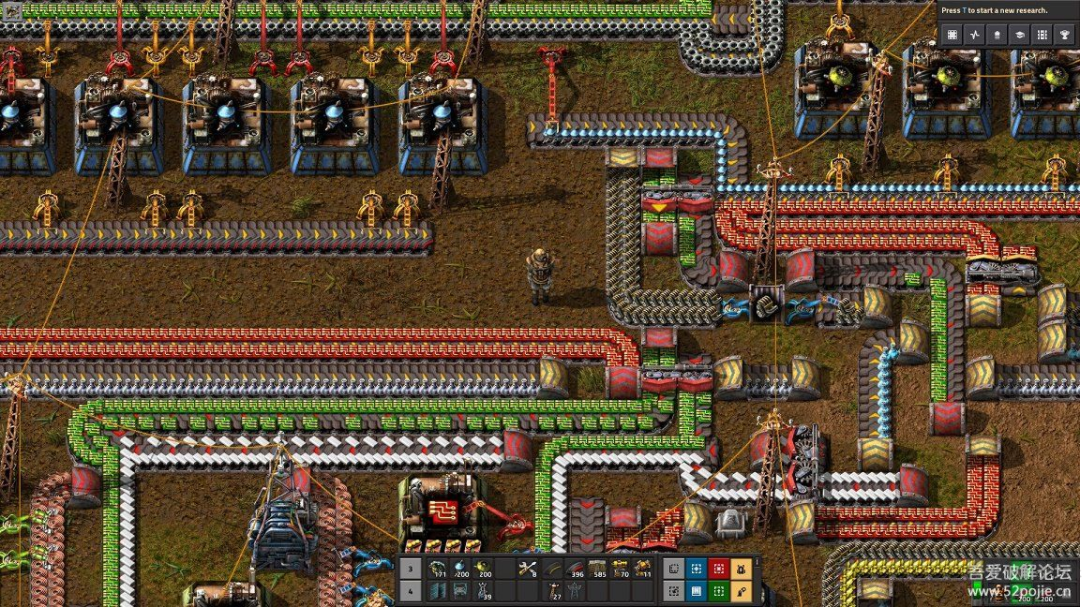Choose the electric pole stack of 39

[x=484, y=591]
